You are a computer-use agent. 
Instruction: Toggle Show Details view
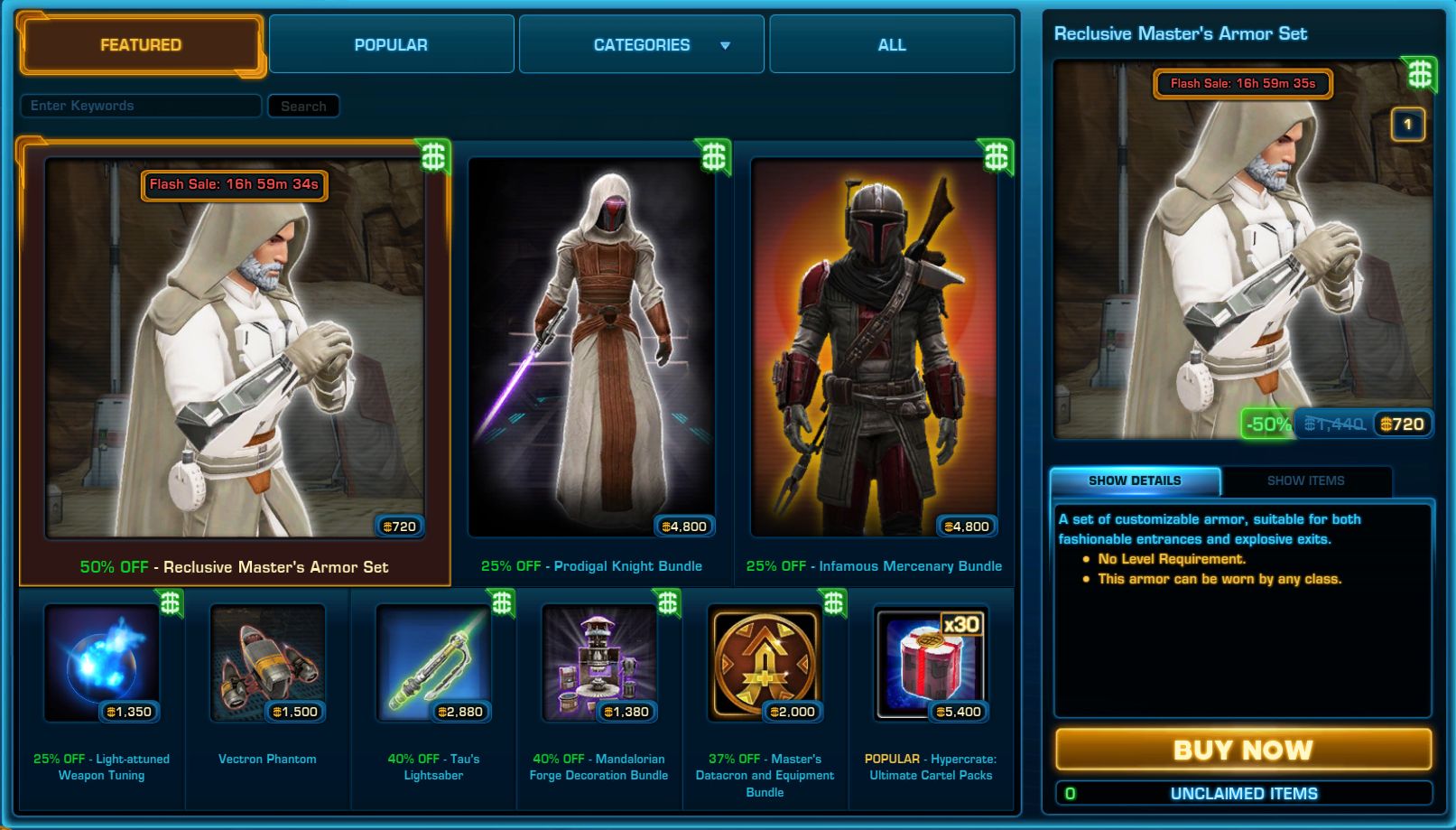1132,480
